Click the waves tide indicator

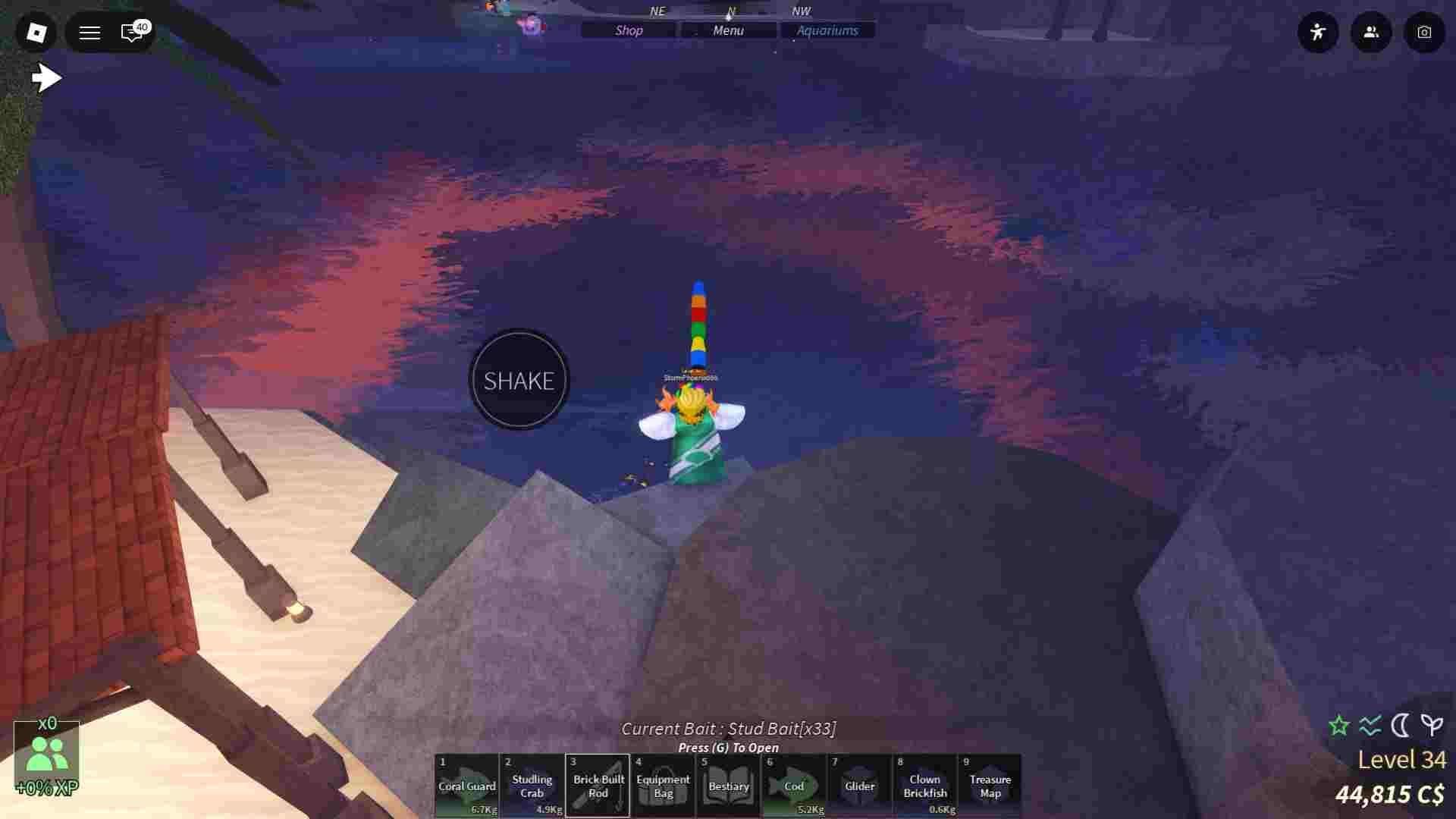1368,725
